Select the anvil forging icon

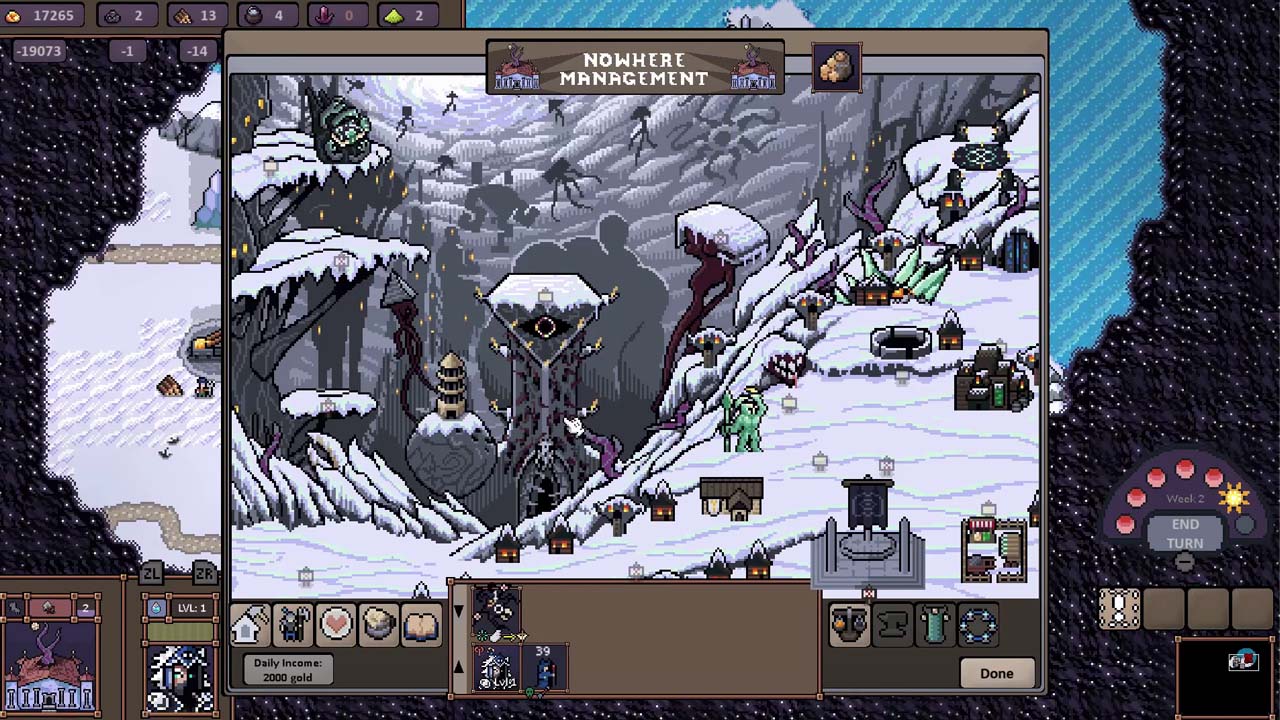891,625
